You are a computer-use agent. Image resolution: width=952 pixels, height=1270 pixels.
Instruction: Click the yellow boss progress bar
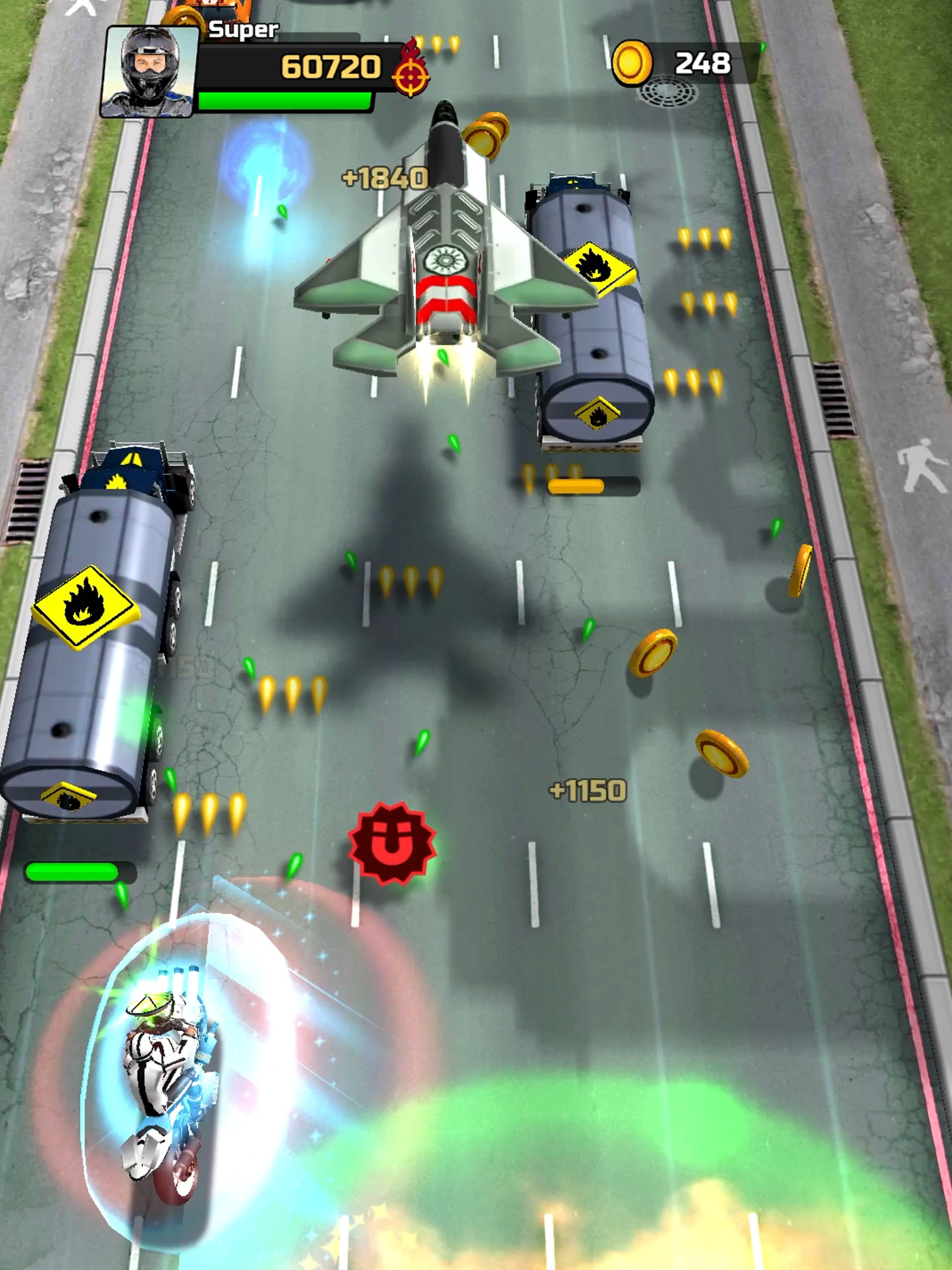[x=594, y=485]
